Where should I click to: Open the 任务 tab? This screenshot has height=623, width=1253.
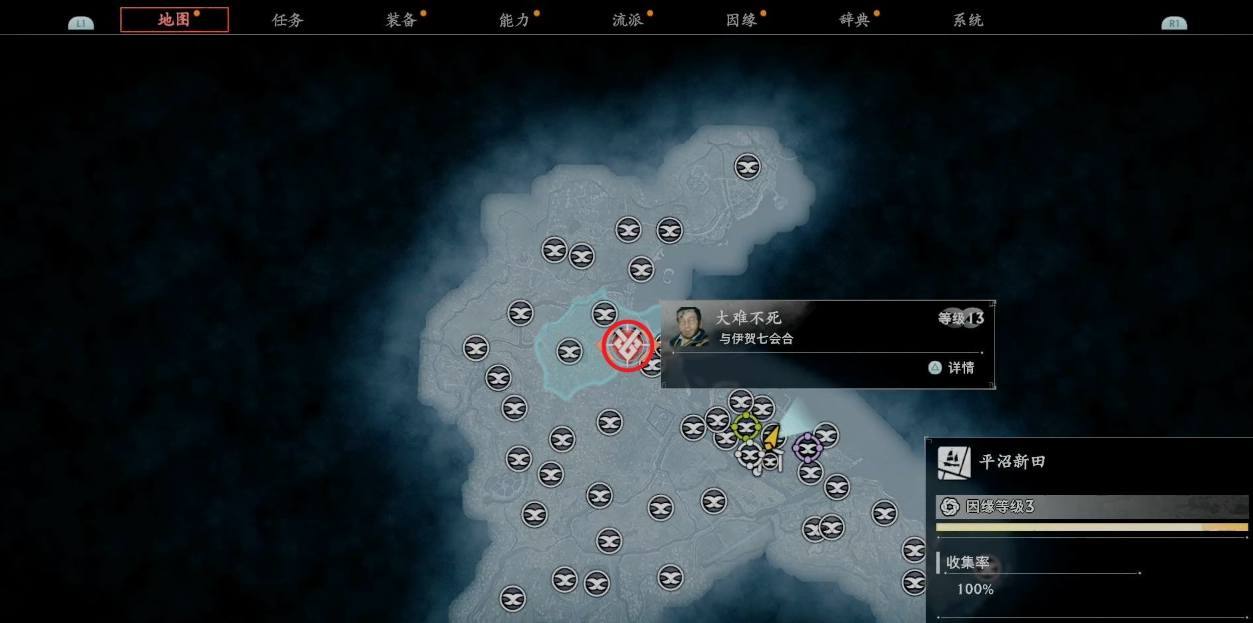288,20
